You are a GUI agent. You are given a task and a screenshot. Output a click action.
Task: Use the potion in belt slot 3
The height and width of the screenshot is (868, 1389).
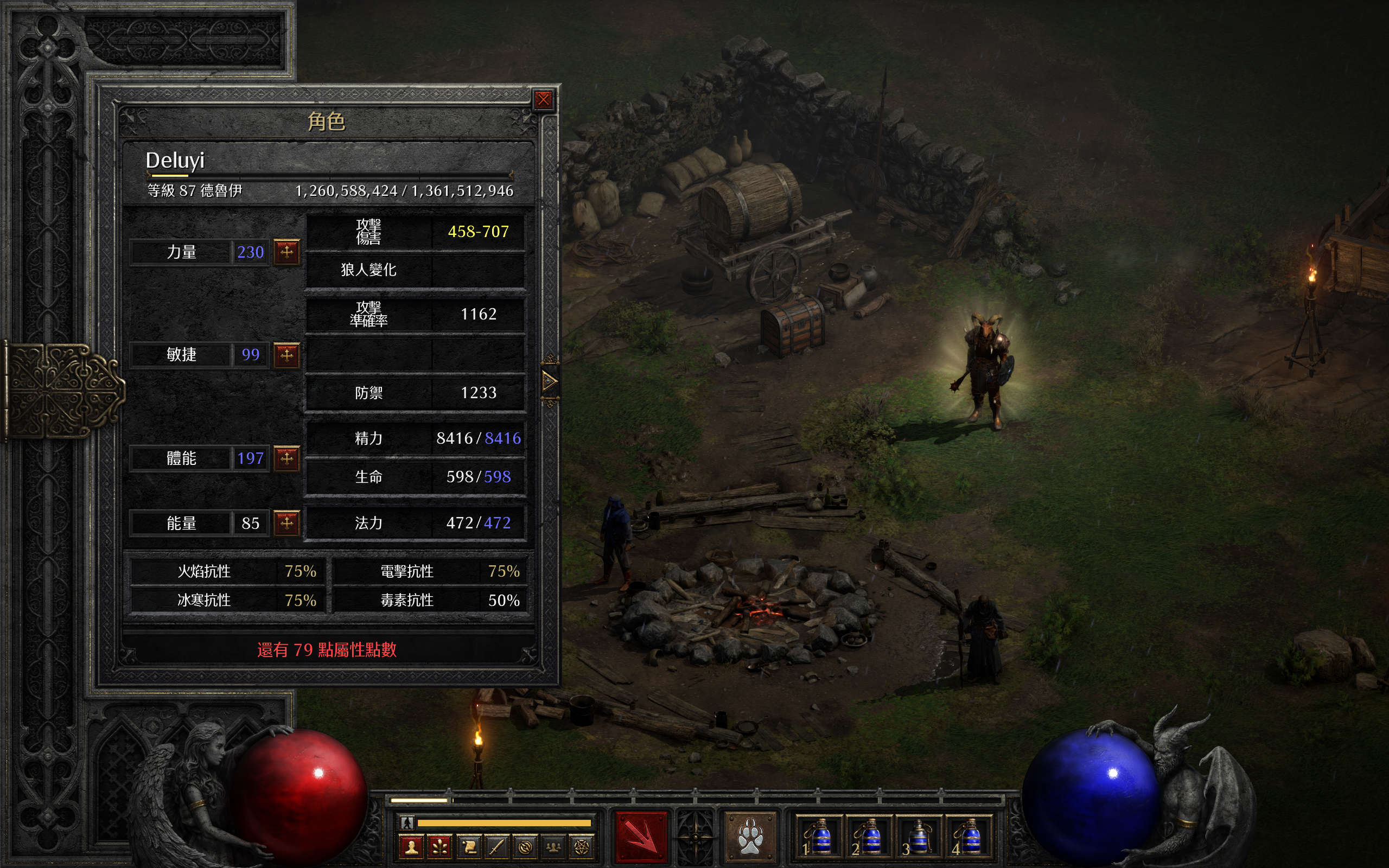[x=918, y=836]
